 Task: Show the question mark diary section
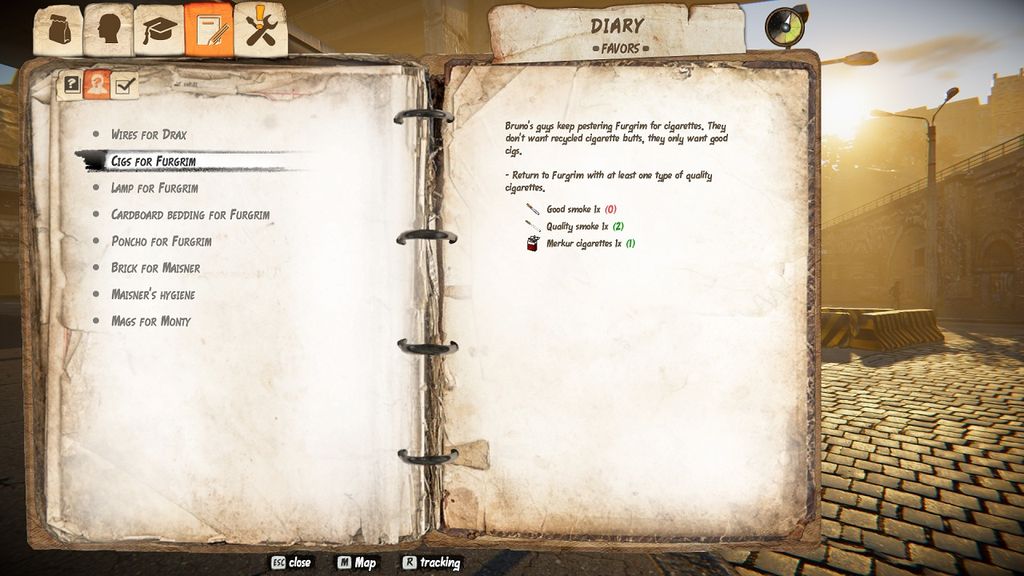coord(72,85)
